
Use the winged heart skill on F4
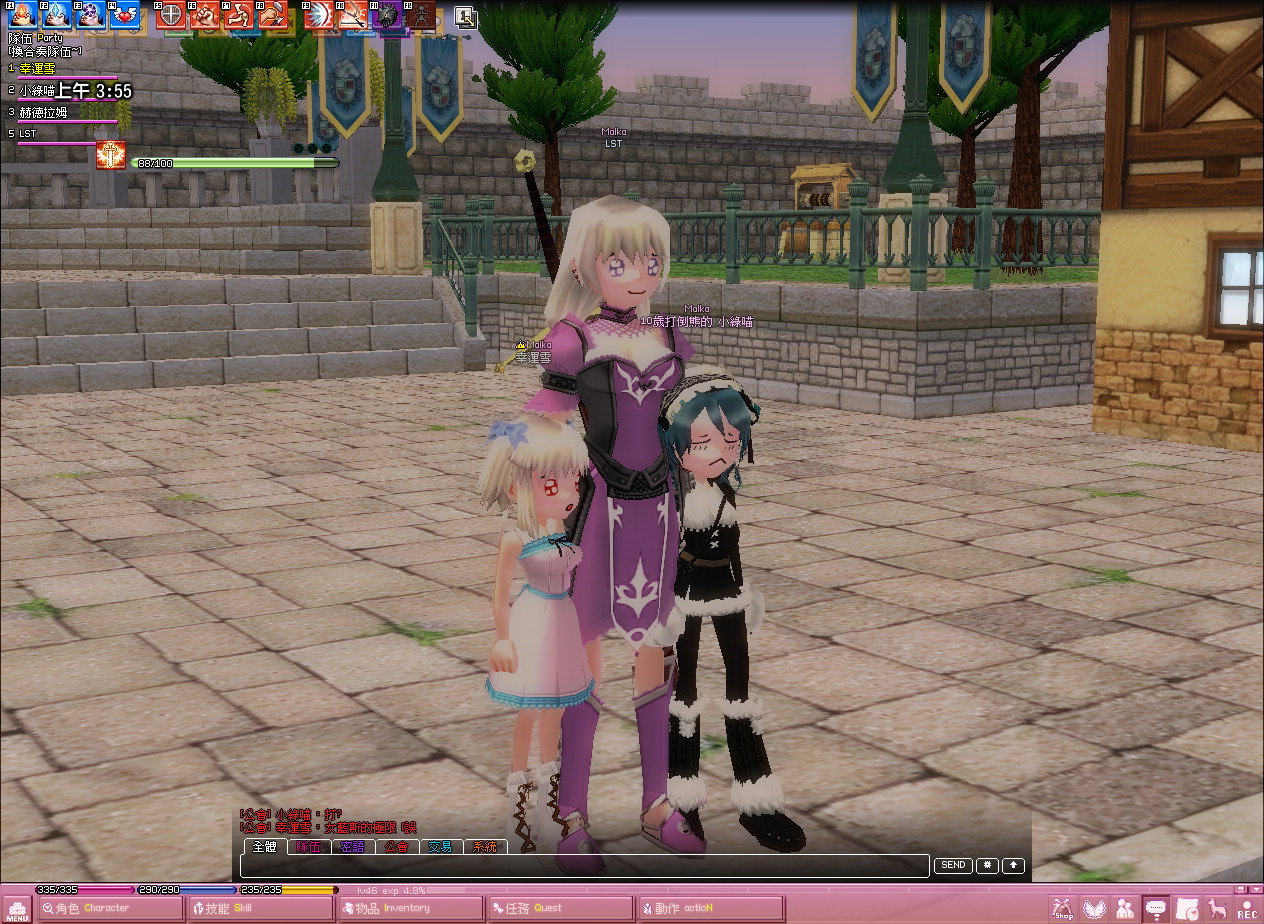coord(125,14)
